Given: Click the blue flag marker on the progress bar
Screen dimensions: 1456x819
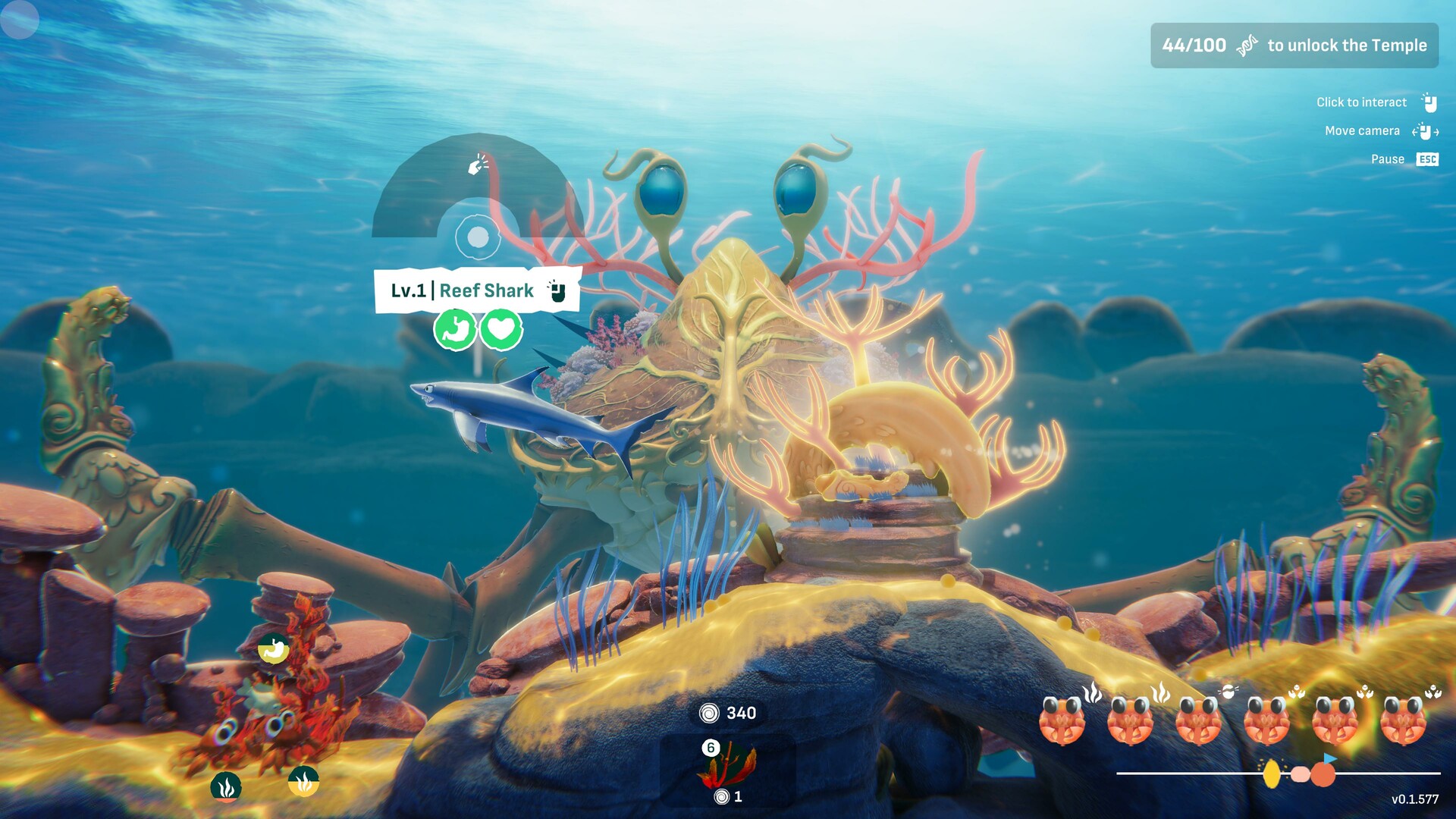Looking at the screenshot, I should (x=1329, y=759).
